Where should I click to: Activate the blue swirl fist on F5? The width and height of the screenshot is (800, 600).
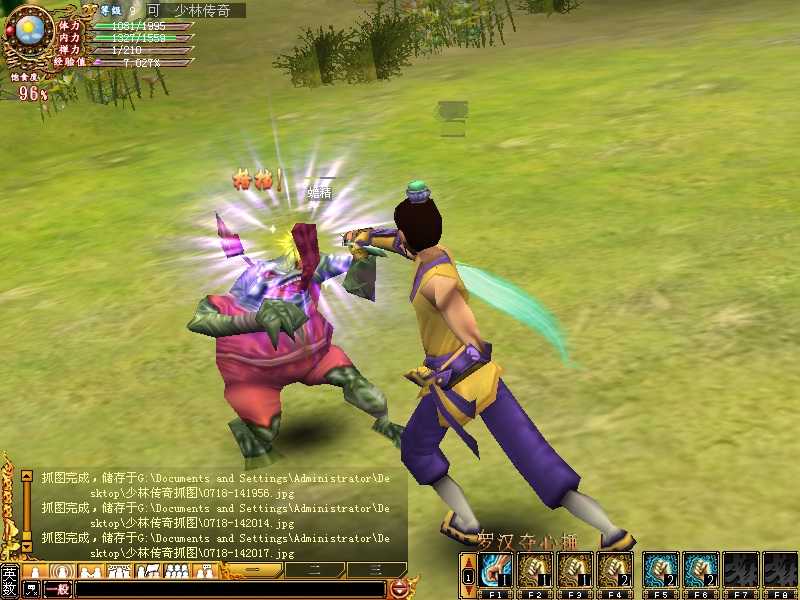(x=661, y=569)
